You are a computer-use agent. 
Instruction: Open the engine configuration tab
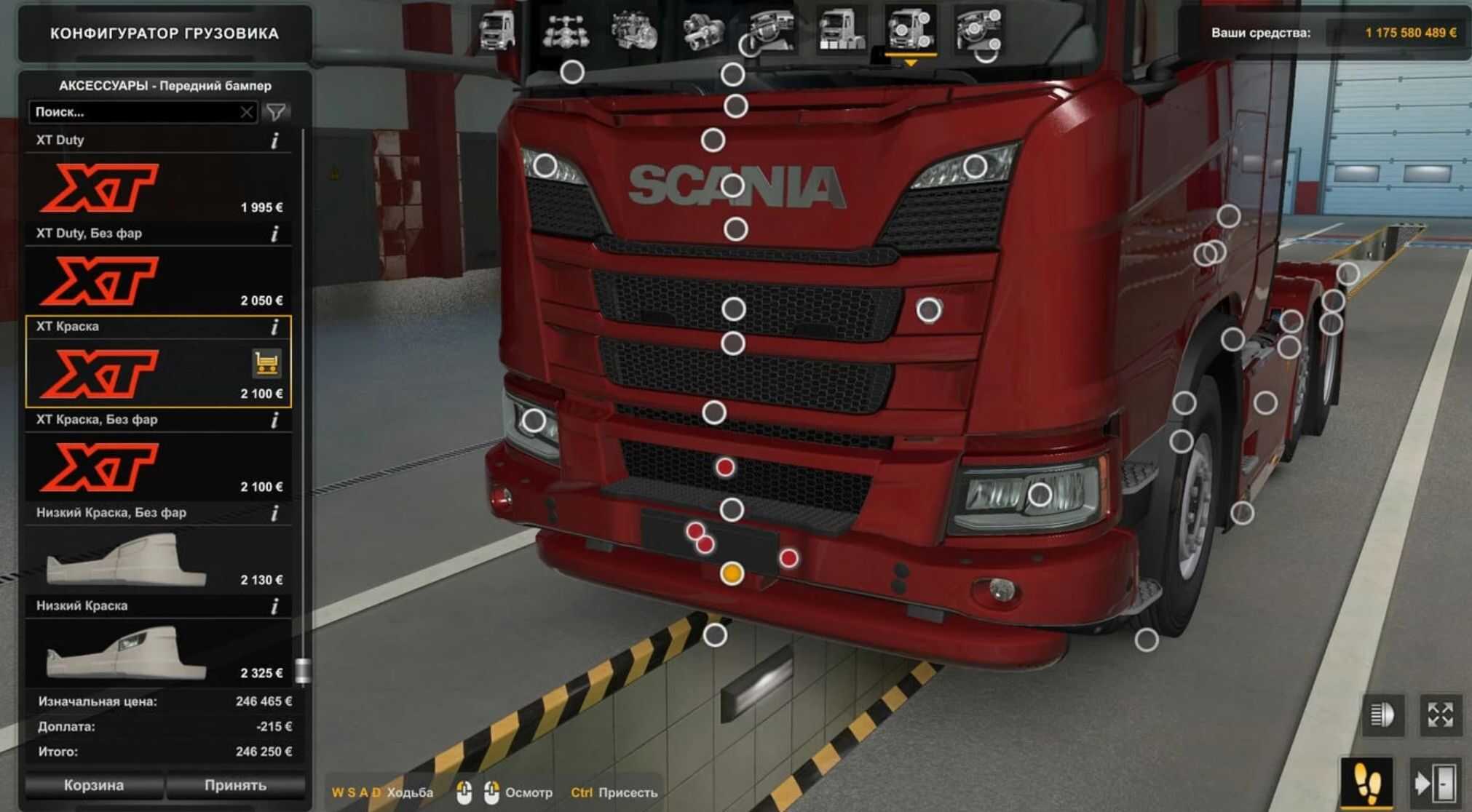pyautogui.click(x=633, y=31)
